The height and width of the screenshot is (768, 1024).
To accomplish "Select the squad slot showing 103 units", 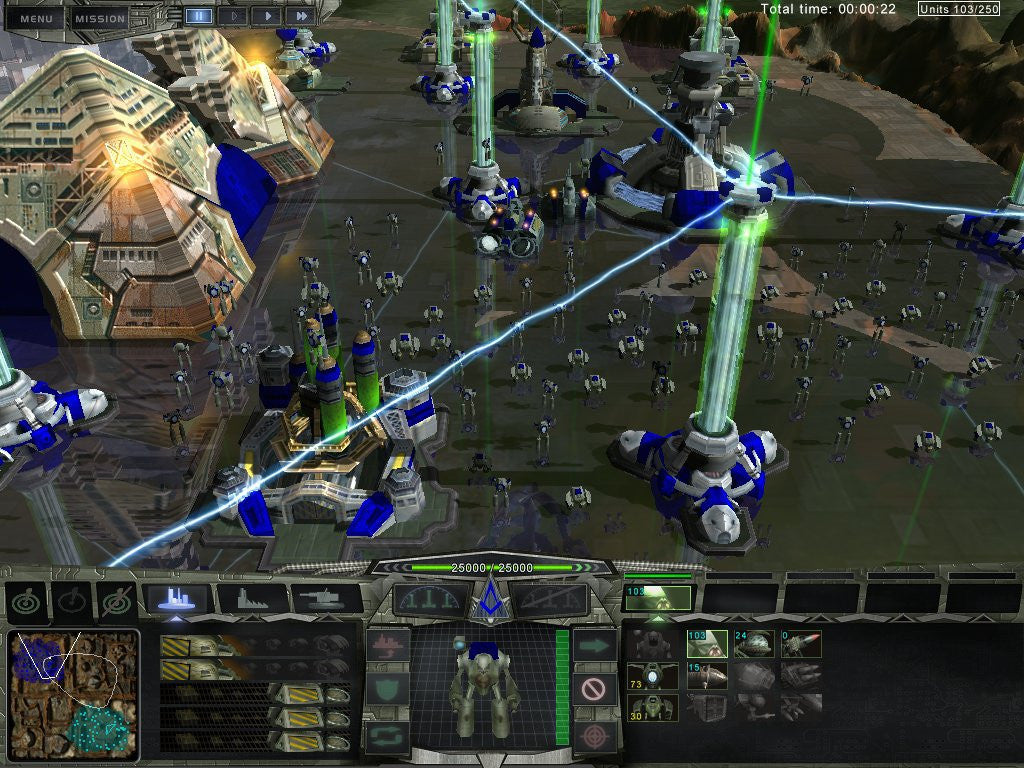I will [x=658, y=598].
